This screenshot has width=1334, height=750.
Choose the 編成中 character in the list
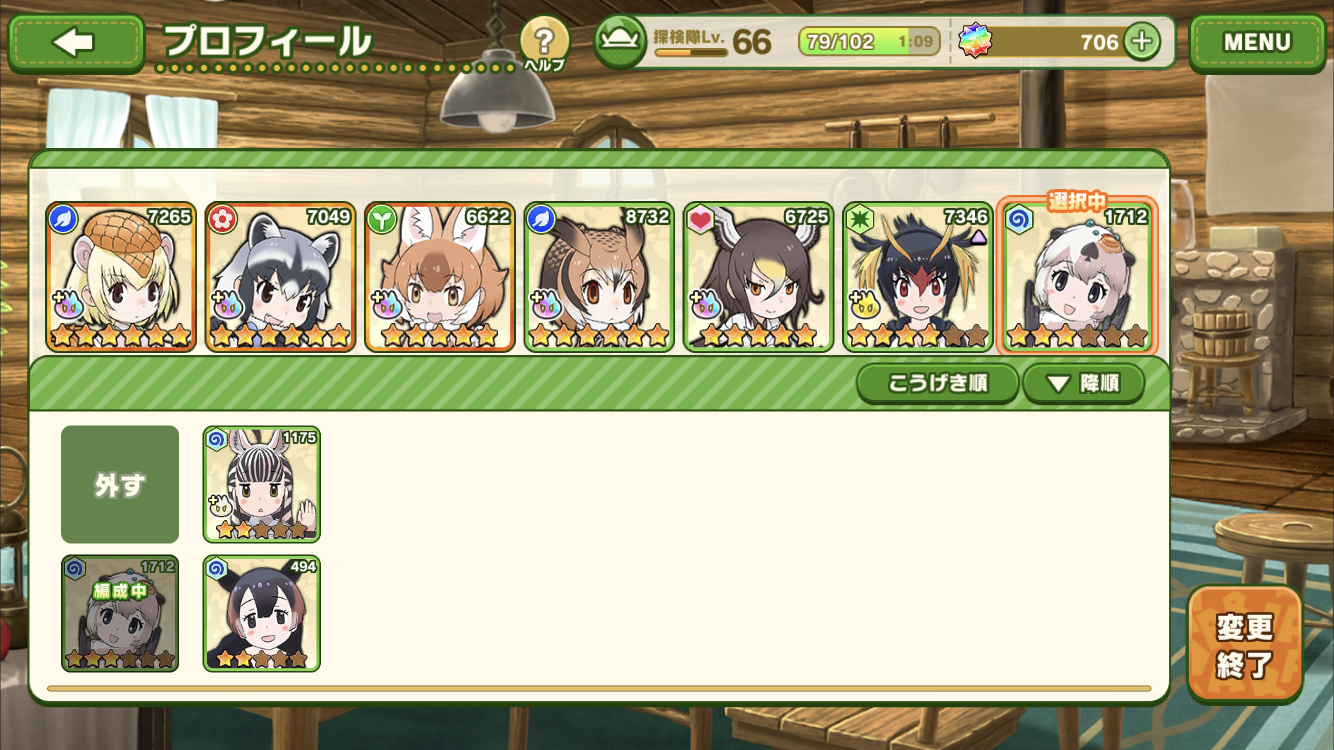pyautogui.click(x=120, y=613)
